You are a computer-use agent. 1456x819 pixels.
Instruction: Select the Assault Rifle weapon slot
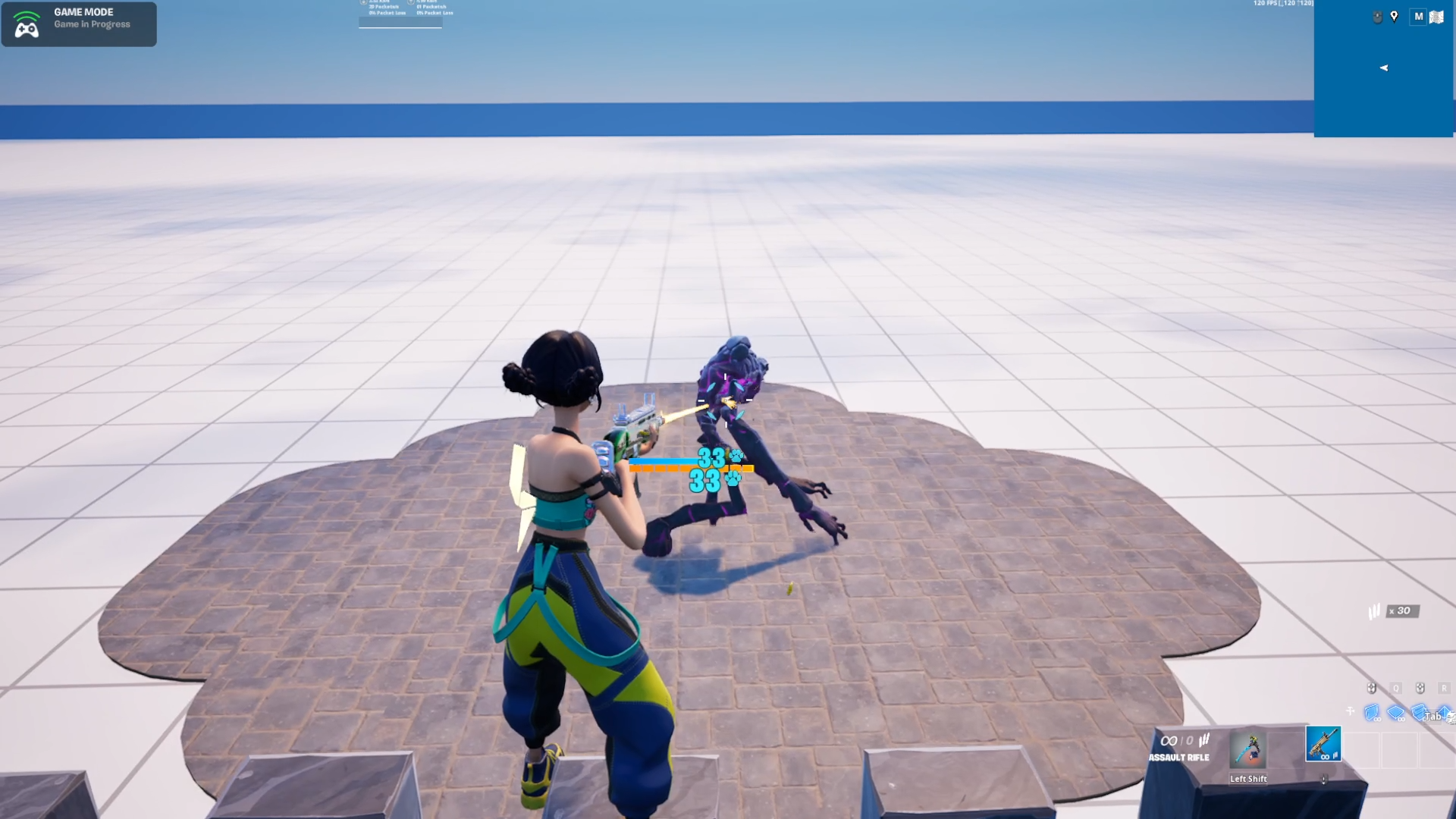point(1323,743)
